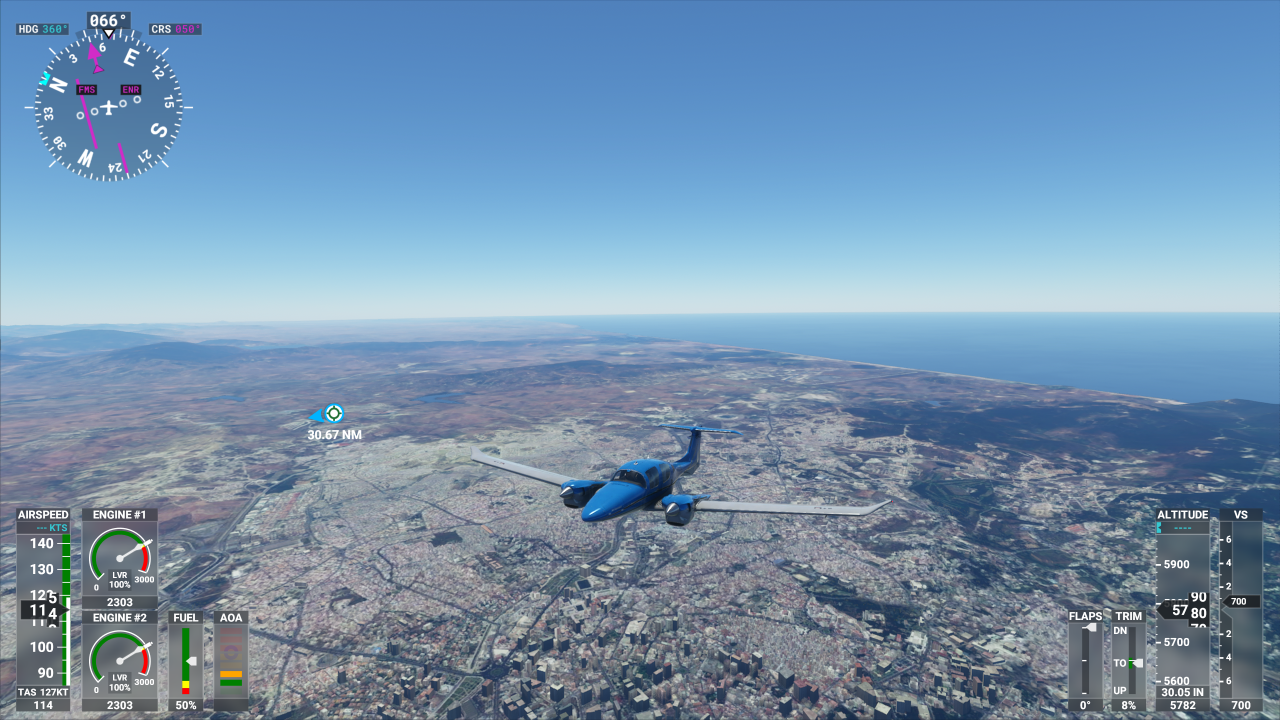This screenshot has width=1280, height=720.
Task: Click the TRIM position slider
Action: point(1130,660)
